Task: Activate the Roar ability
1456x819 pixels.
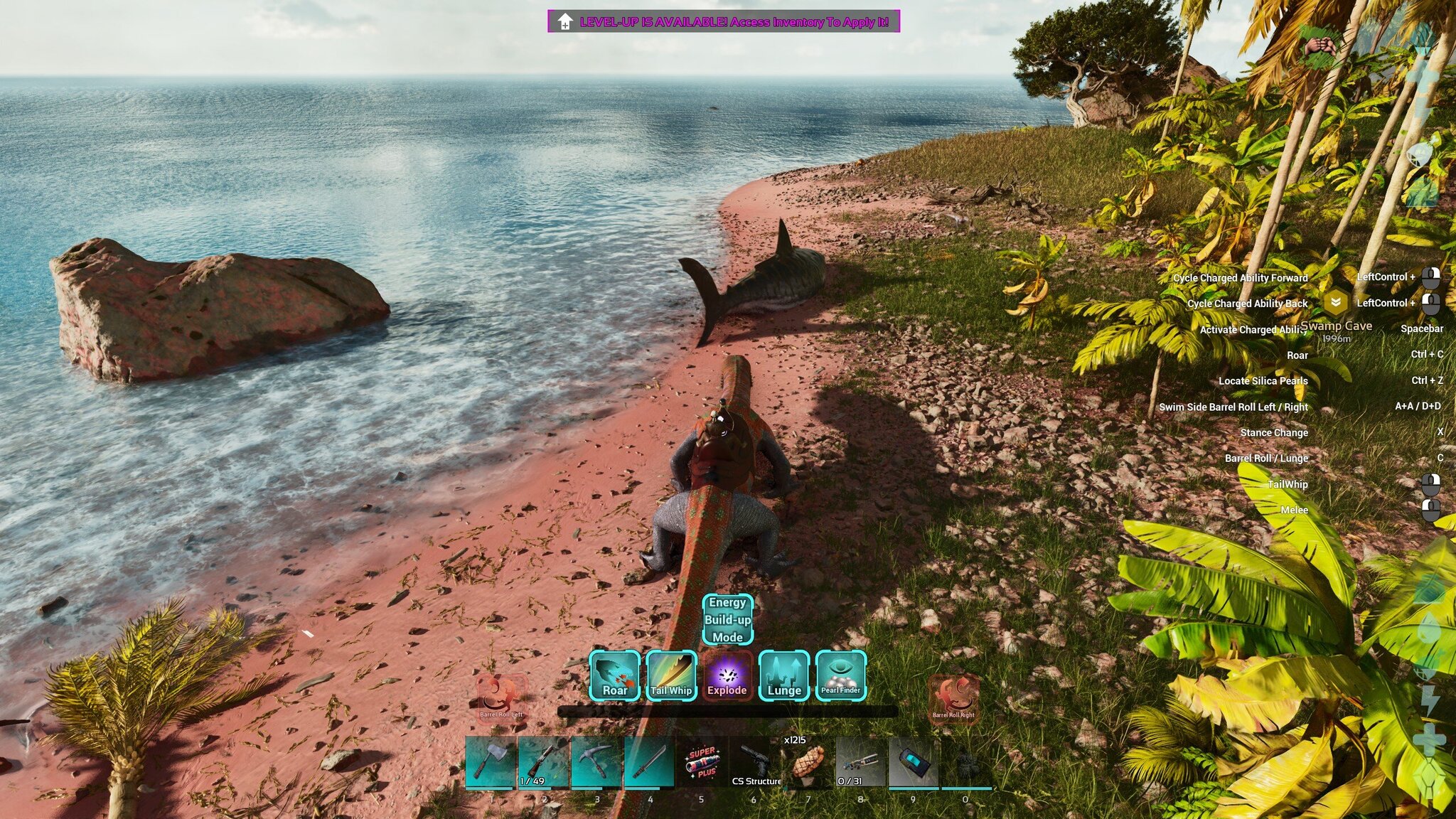Action: 614,675
